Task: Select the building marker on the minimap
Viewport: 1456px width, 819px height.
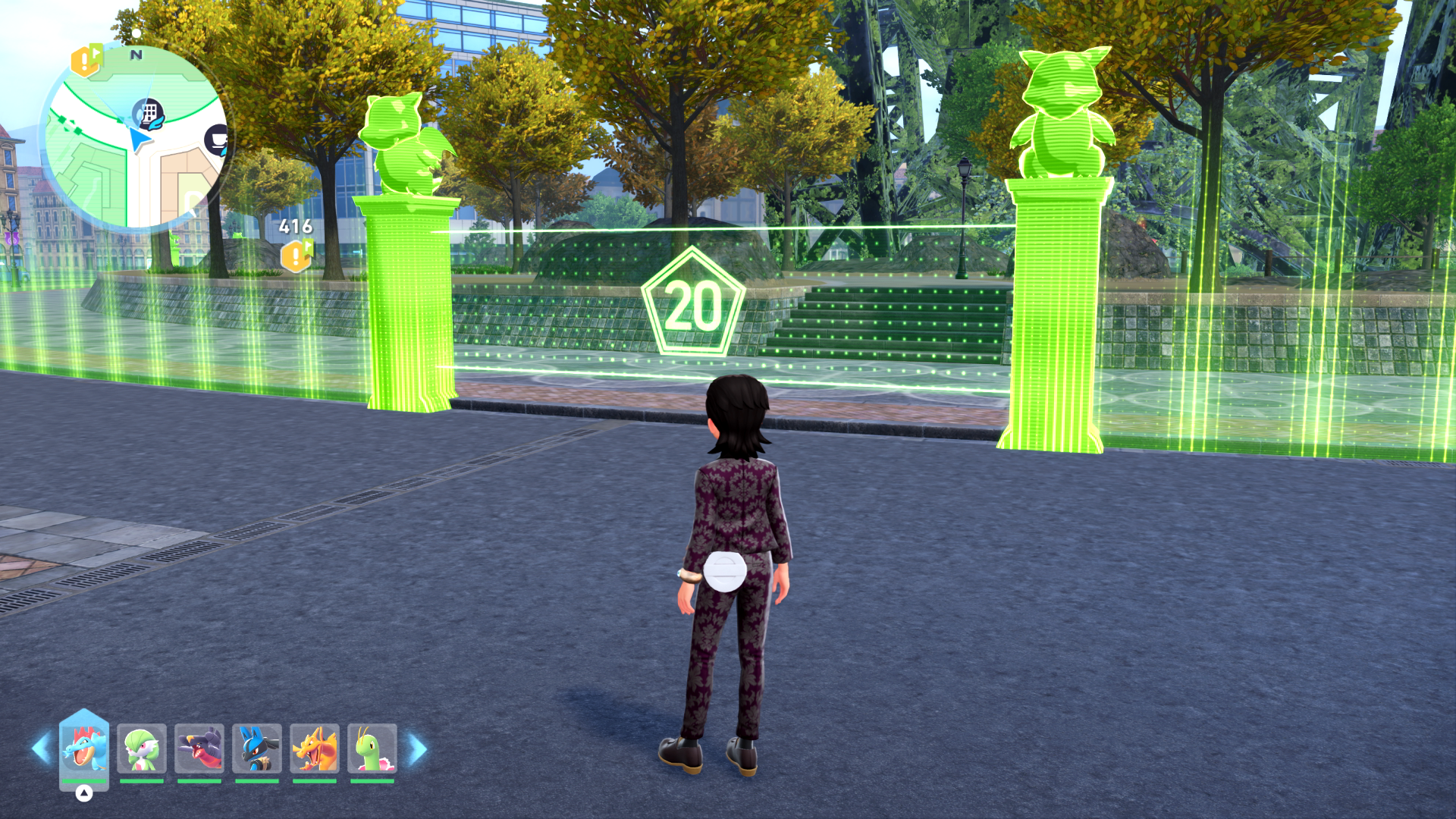Action: point(149,114)
